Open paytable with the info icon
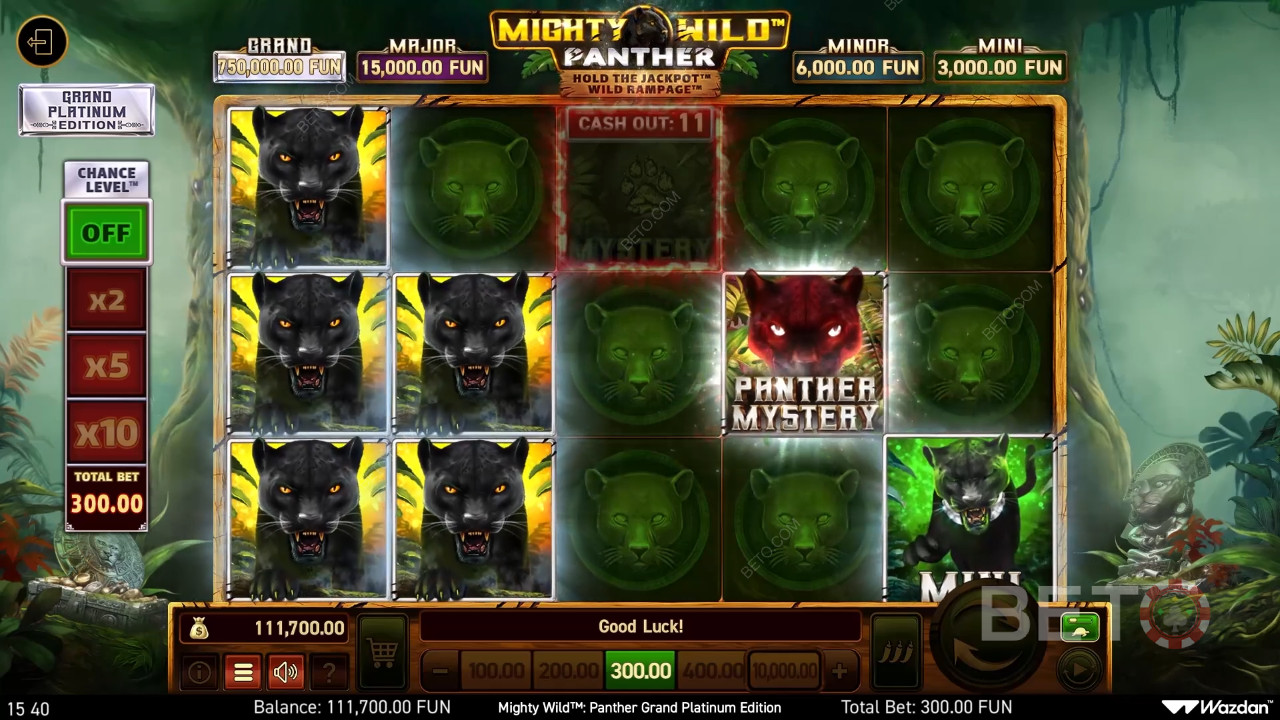Viewport: 1280px width, 720px height. pos(199,671)
